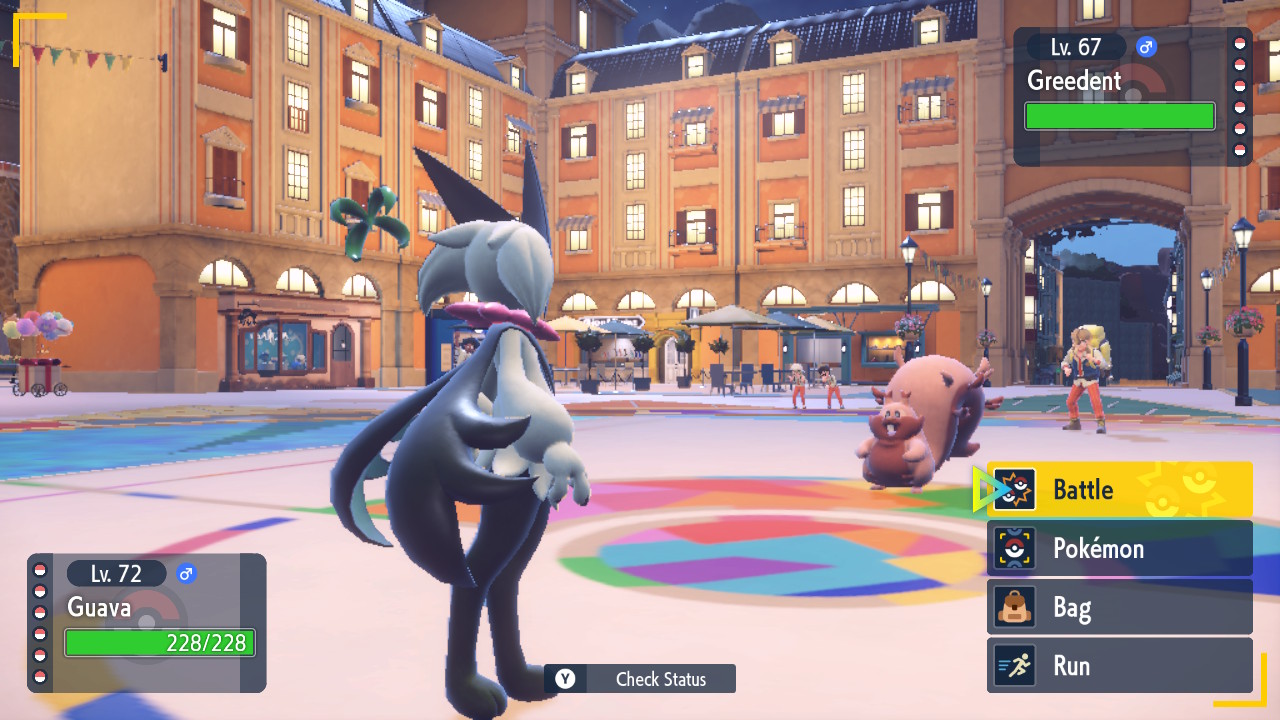Open the Bag option
Viewport: 1280px width, 720px height.
point(1120,607)
